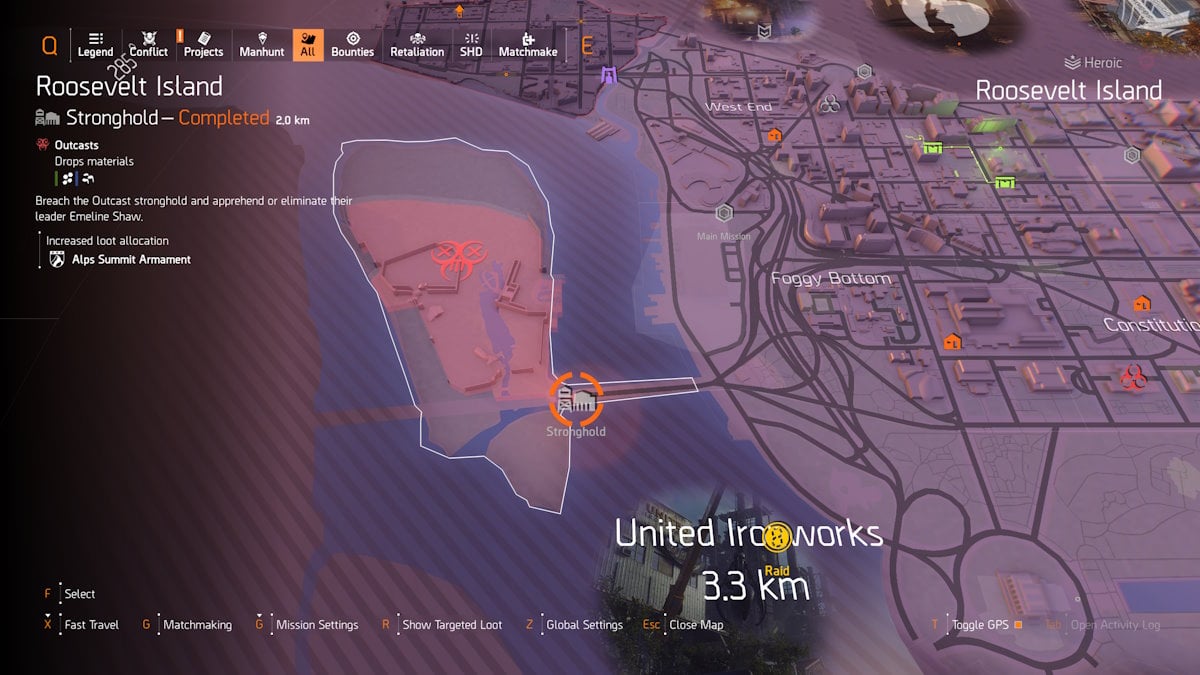The width and height of the screenshot is (1200, 675).
Task: Select the Roosevelt Island Stronghold marker
Action: 576,400
